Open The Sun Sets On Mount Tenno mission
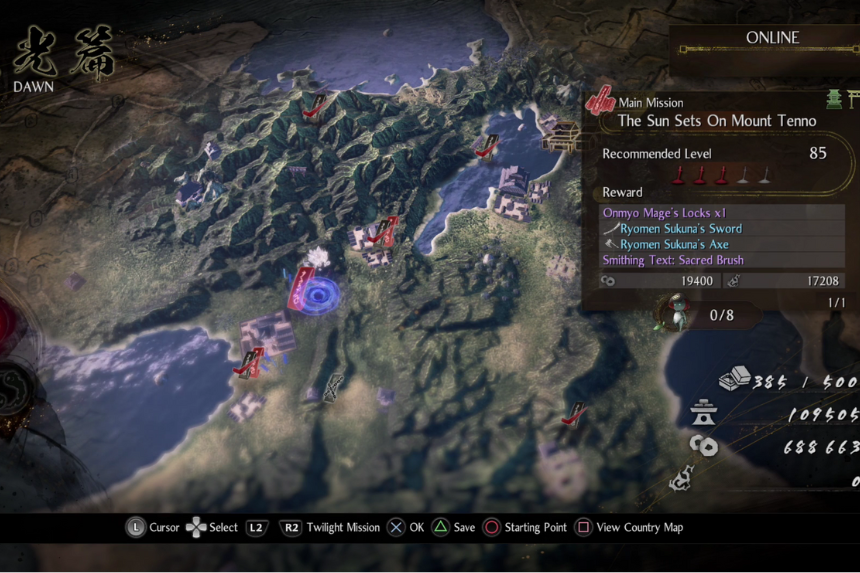 pyautogui.click(x=716, y=120)
